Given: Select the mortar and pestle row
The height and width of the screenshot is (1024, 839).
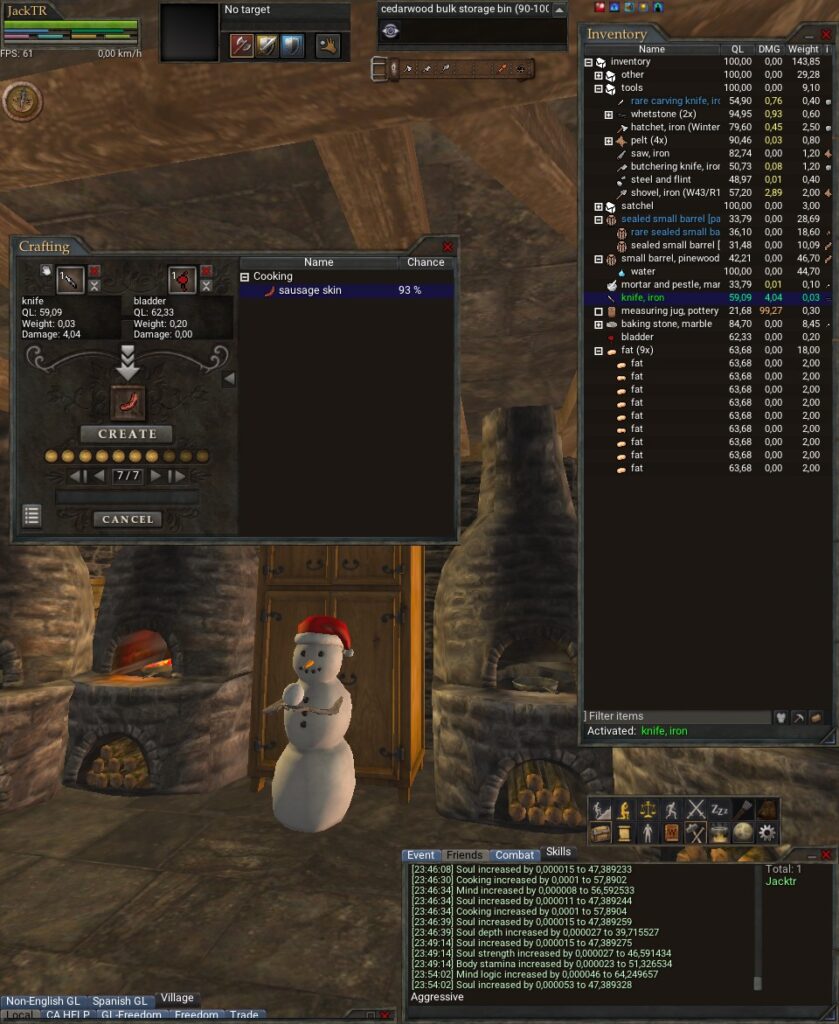Looking at the screenshot, I should pos(670,285).
